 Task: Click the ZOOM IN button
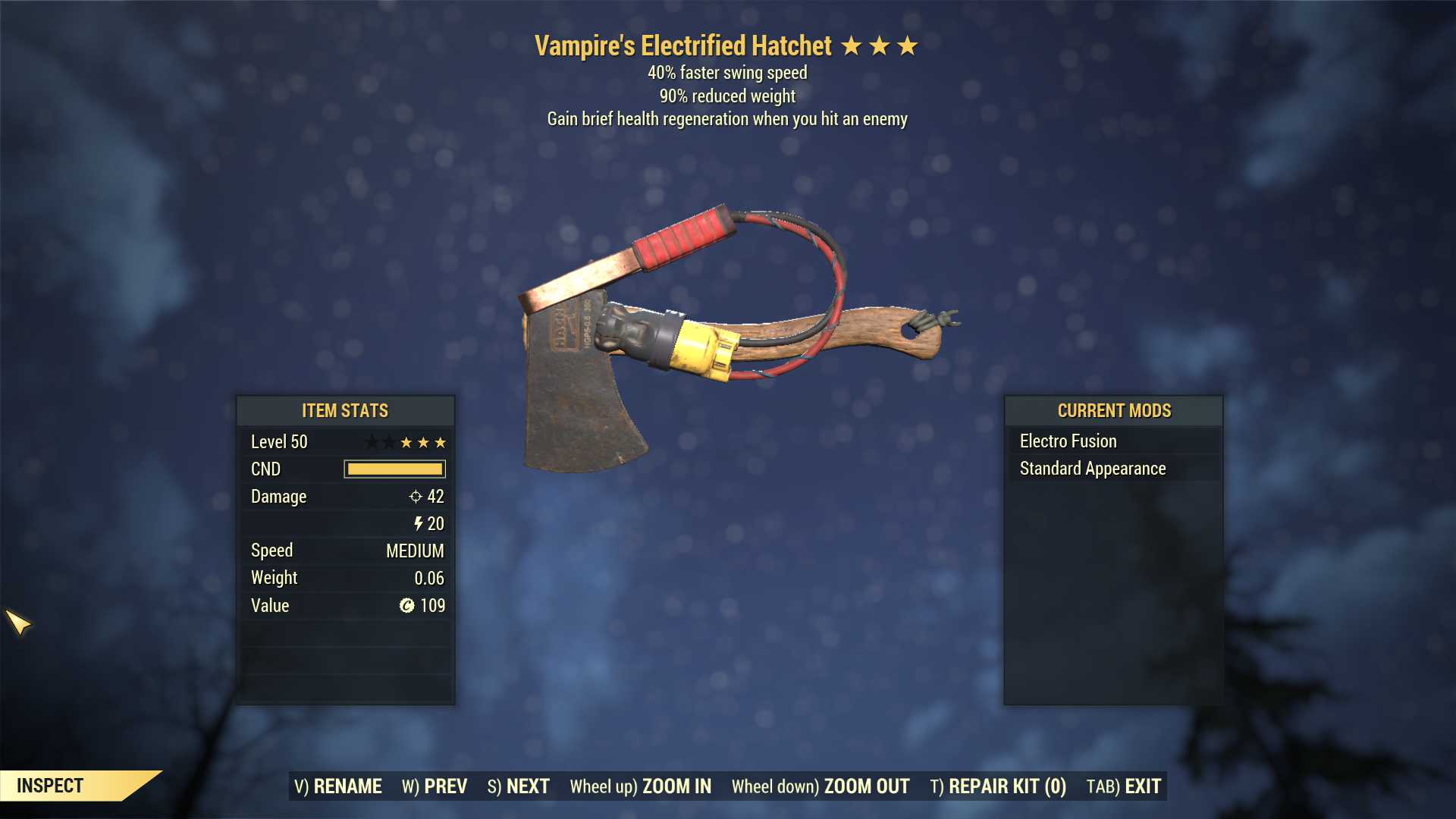point(641,786)
